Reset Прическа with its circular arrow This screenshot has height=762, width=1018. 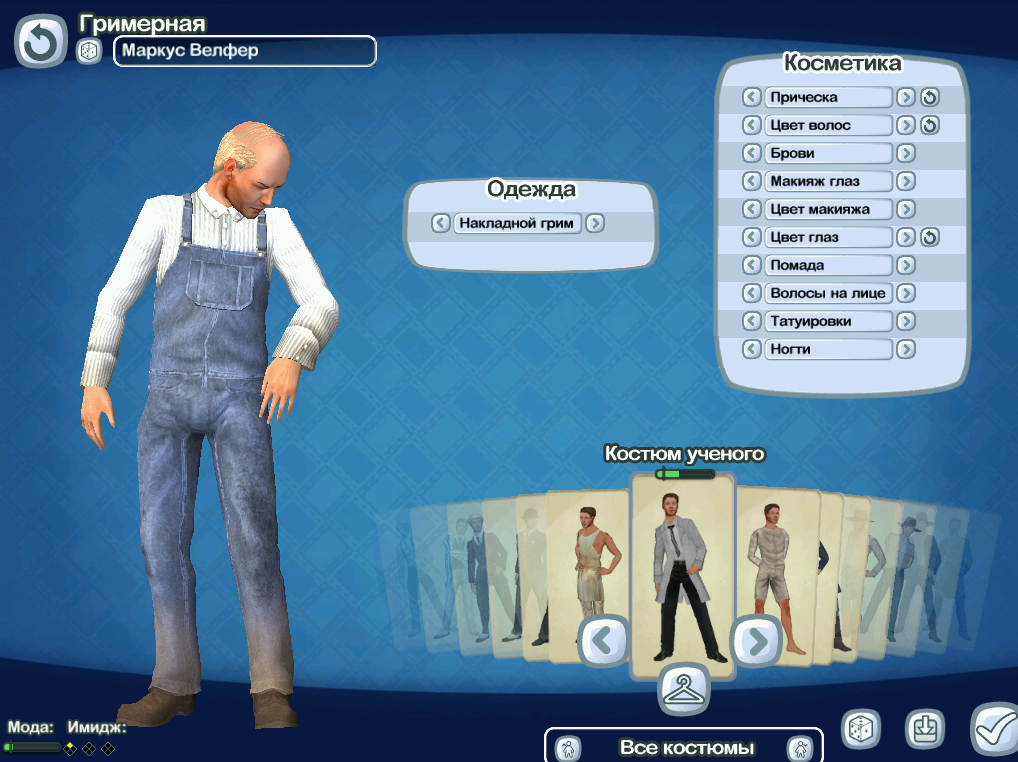[930, 97]
